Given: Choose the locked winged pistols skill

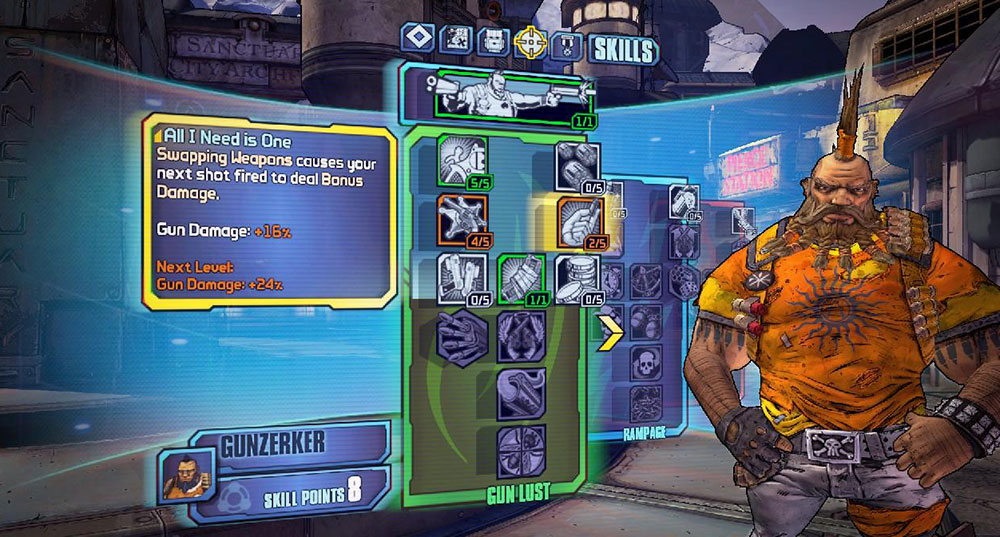Looking at the screenshot, I should (x=521, y=336).
